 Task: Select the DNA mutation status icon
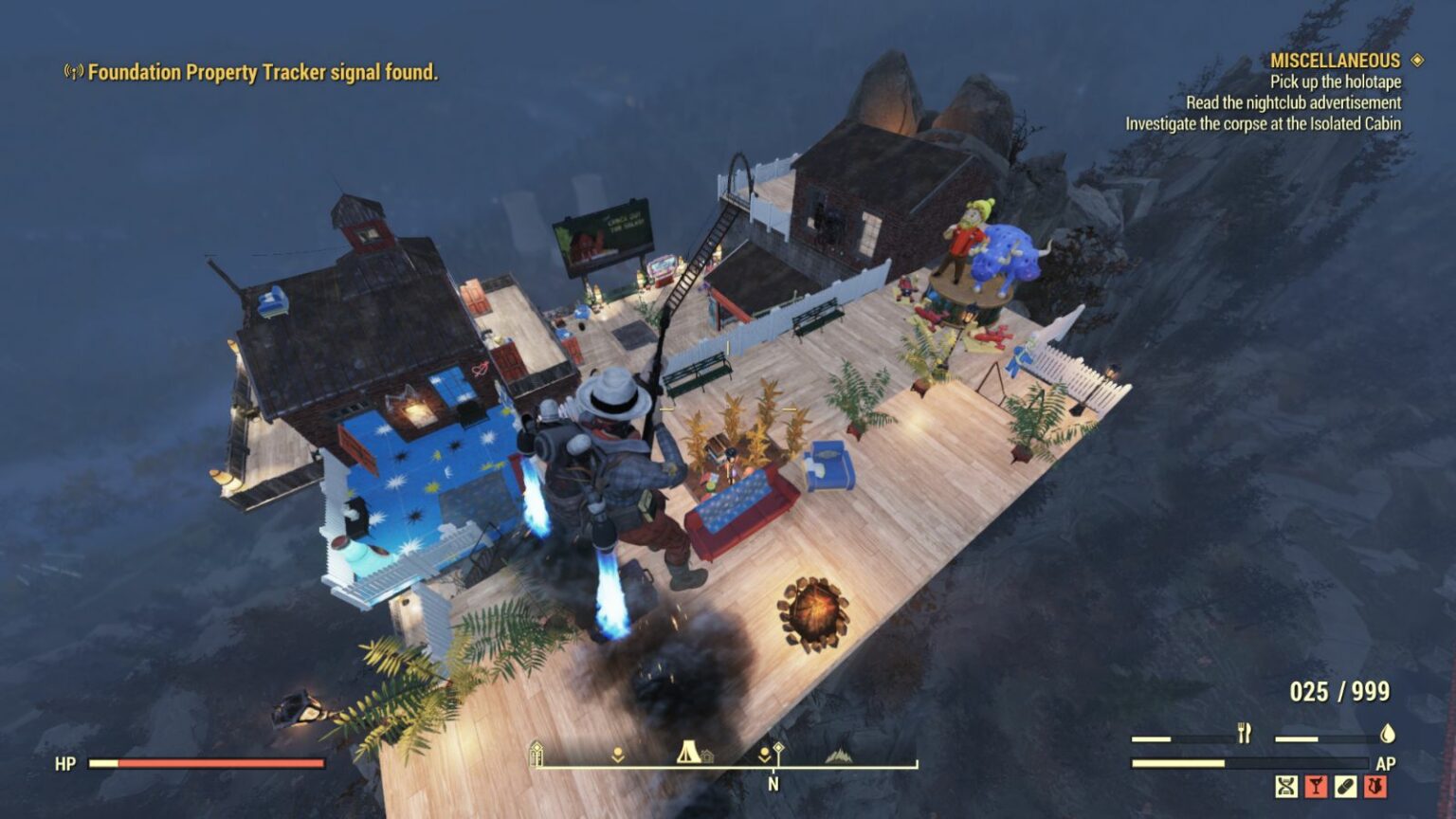click(1286, 786)
